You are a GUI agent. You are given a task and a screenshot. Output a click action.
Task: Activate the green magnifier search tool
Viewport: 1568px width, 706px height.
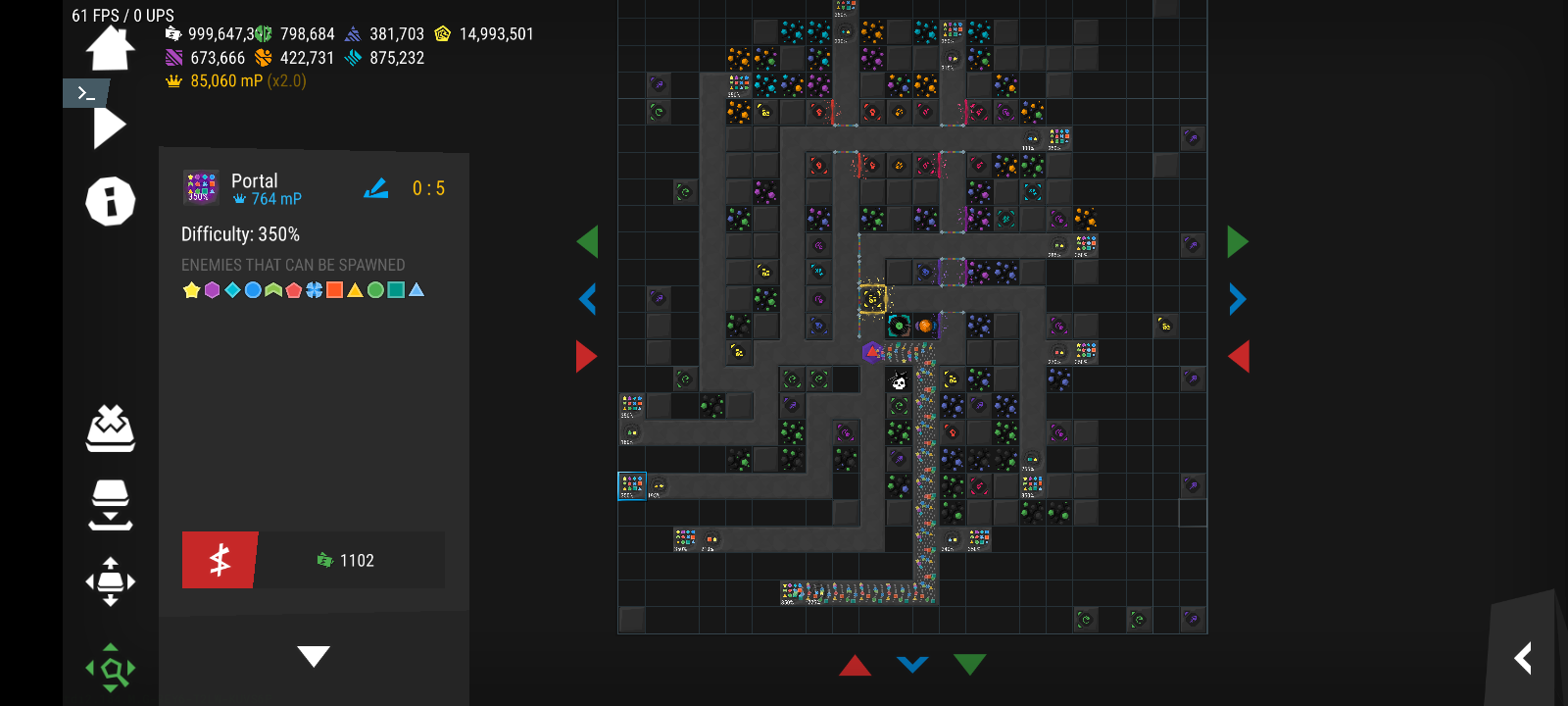coord(111,669)
